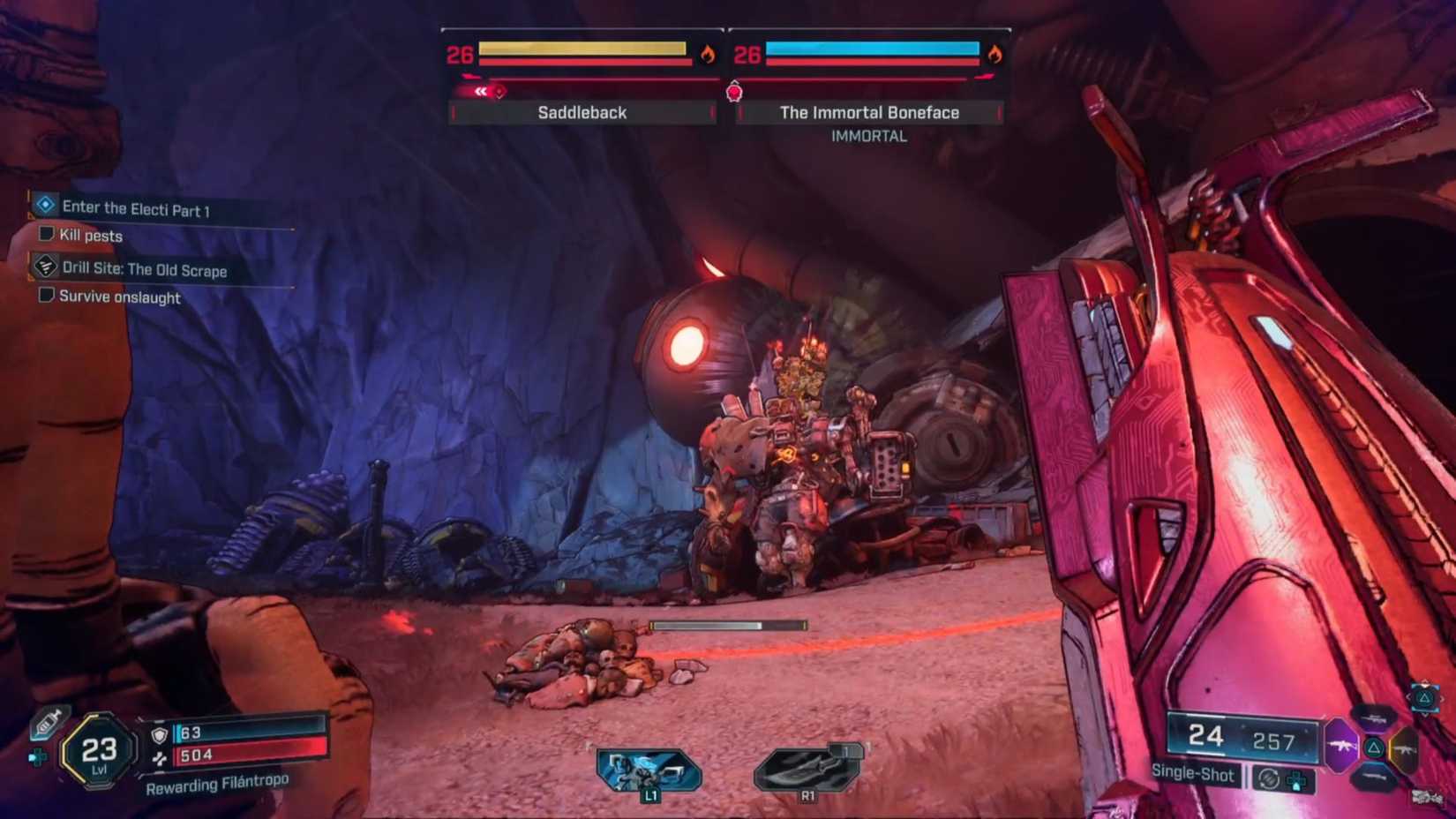Image resolution: width=1456 pixels, height=819 pixels.
Task: Click the reload/circular ammo icon near Single-Shot
Action: [x=1269, y=779]
